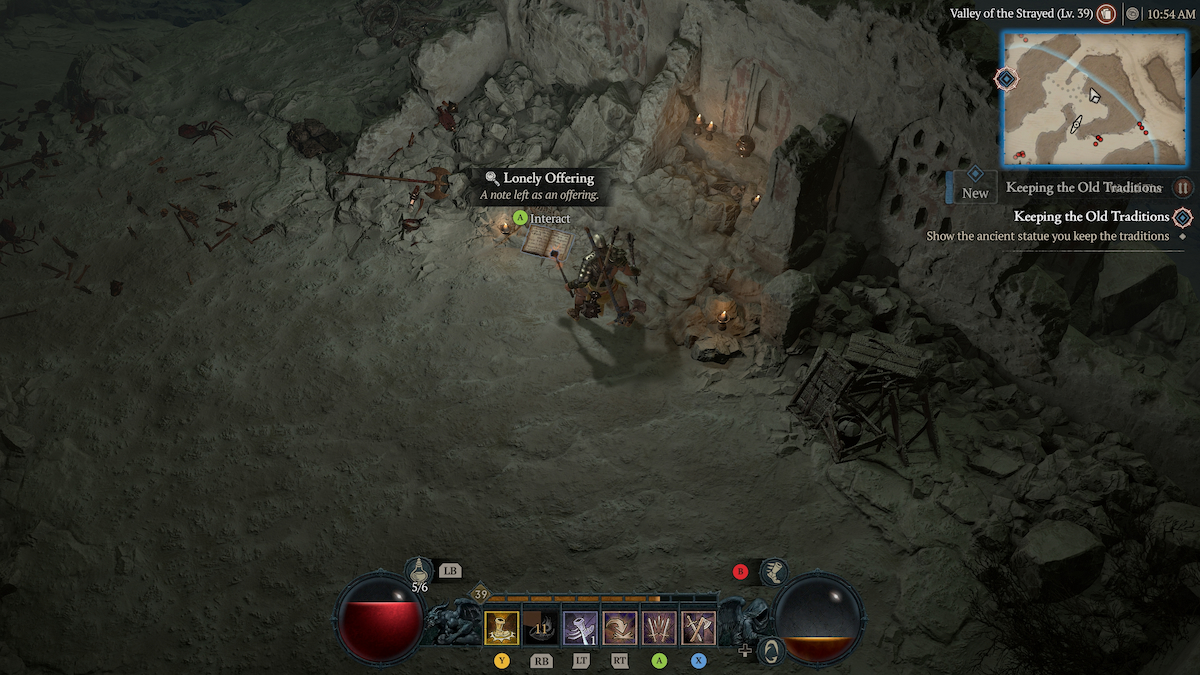Activate the stomping leg skill
Screen dimensions: 1200x675
point(580,628)
